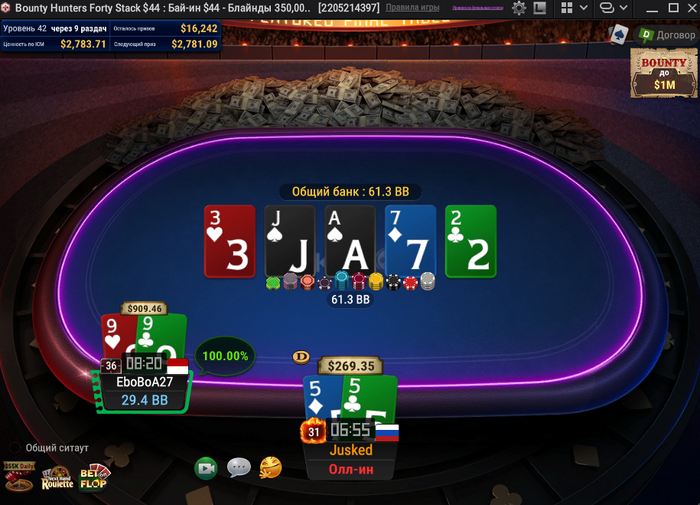Open the $55K Daily roulette promo
This screenshot has width=700, height=505.
18,477
